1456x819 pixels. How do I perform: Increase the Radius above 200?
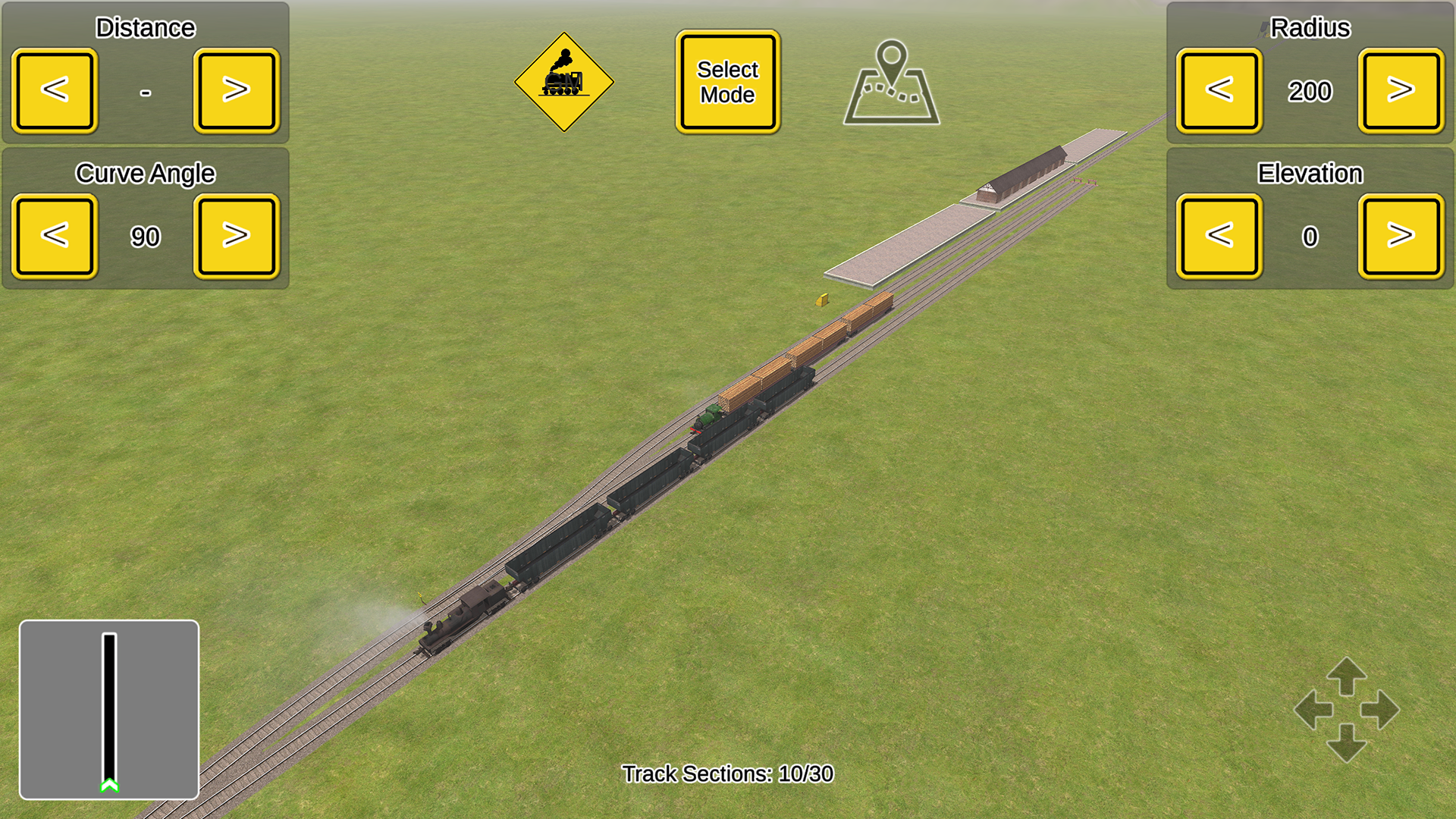pos(1401,90)
